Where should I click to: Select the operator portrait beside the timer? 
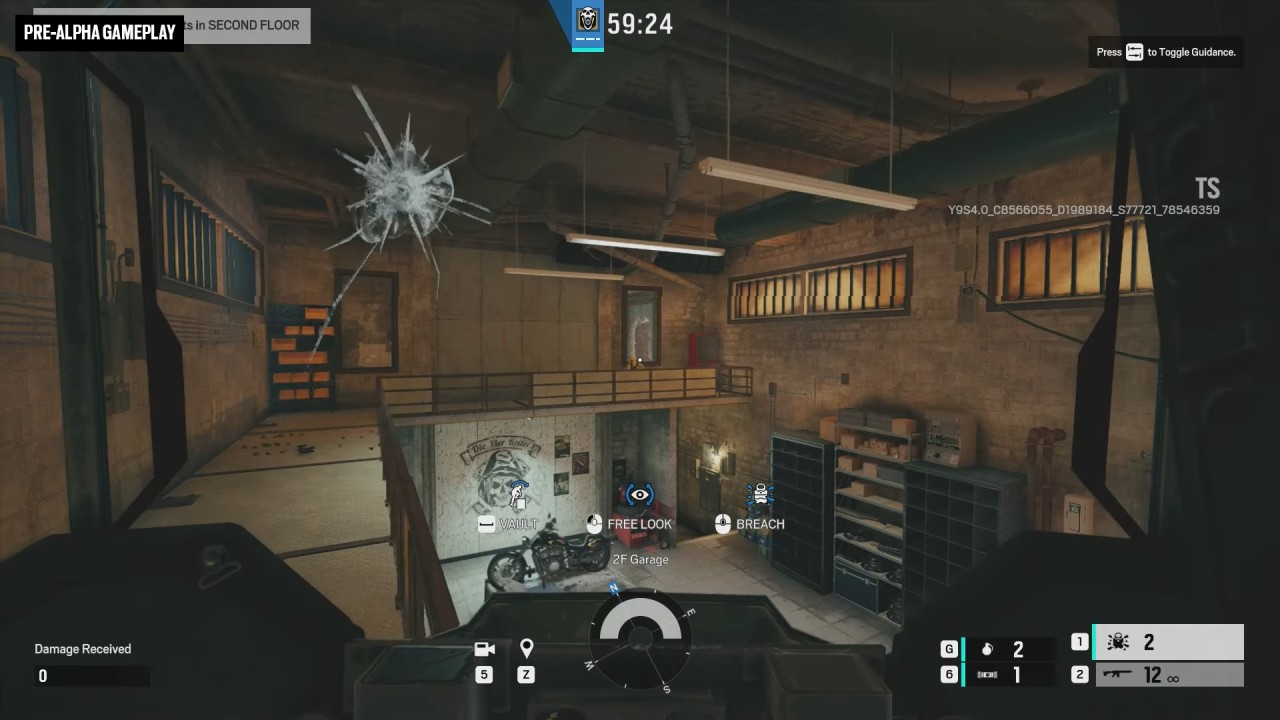(587, 21)
